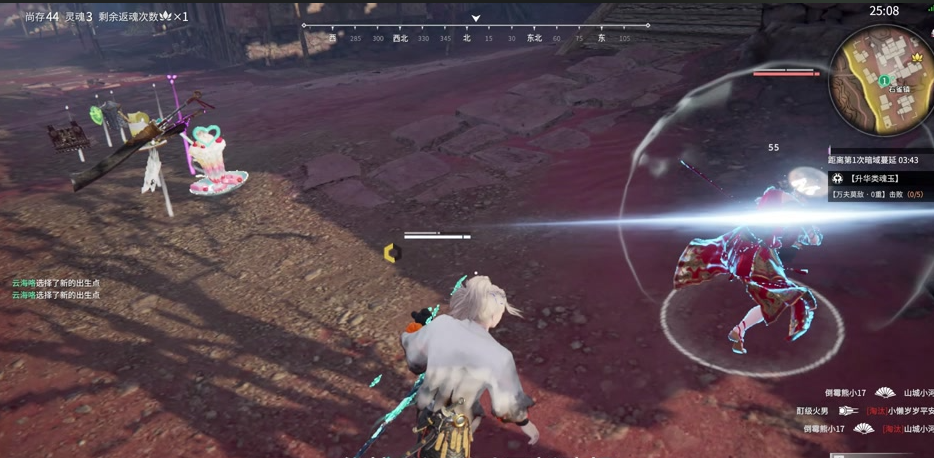Click the 云海烙 spawn point chat message
The image size is (934, 458).
56,283
